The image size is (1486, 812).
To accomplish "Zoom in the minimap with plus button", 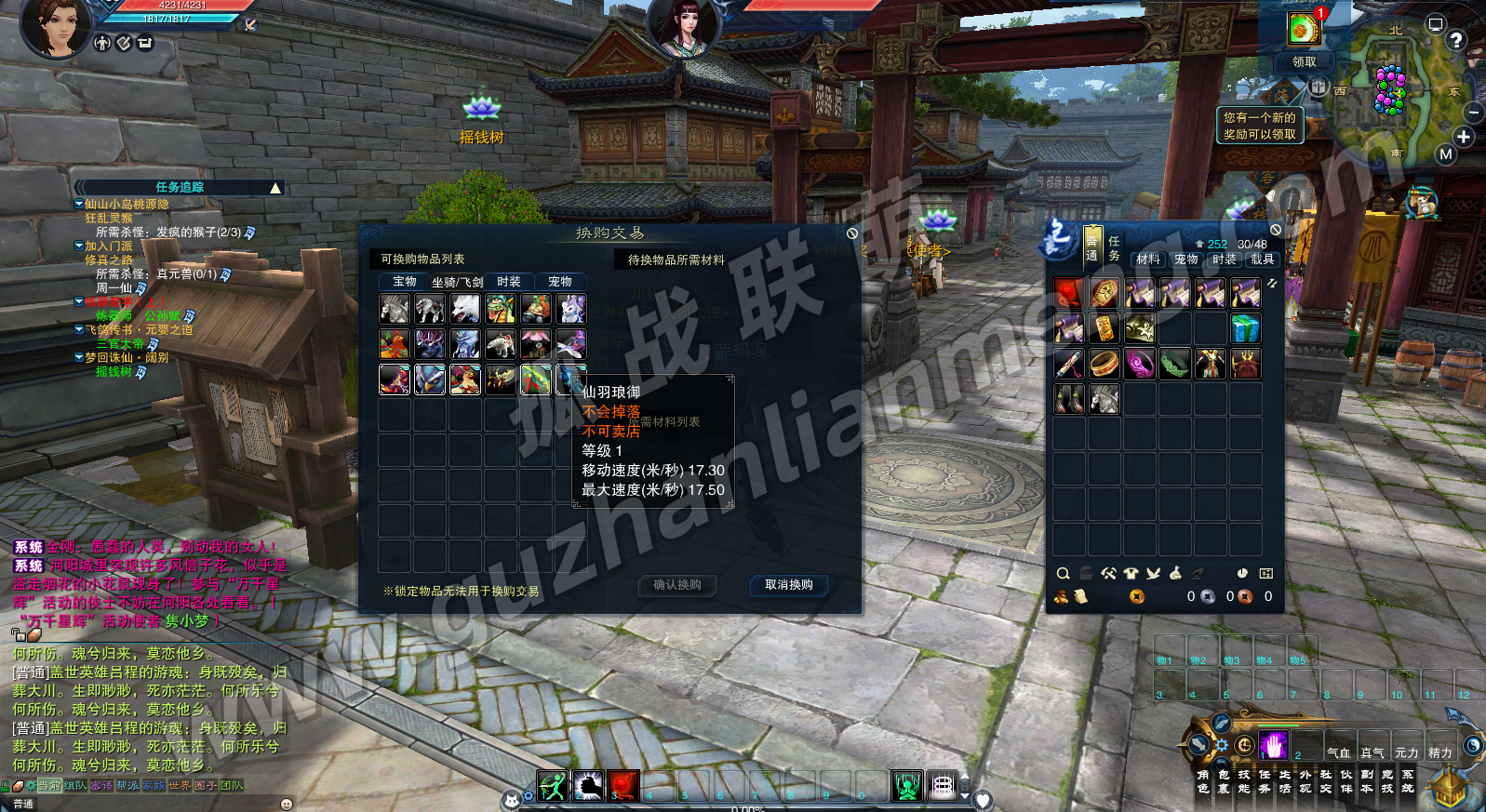I will (1464, 137).
